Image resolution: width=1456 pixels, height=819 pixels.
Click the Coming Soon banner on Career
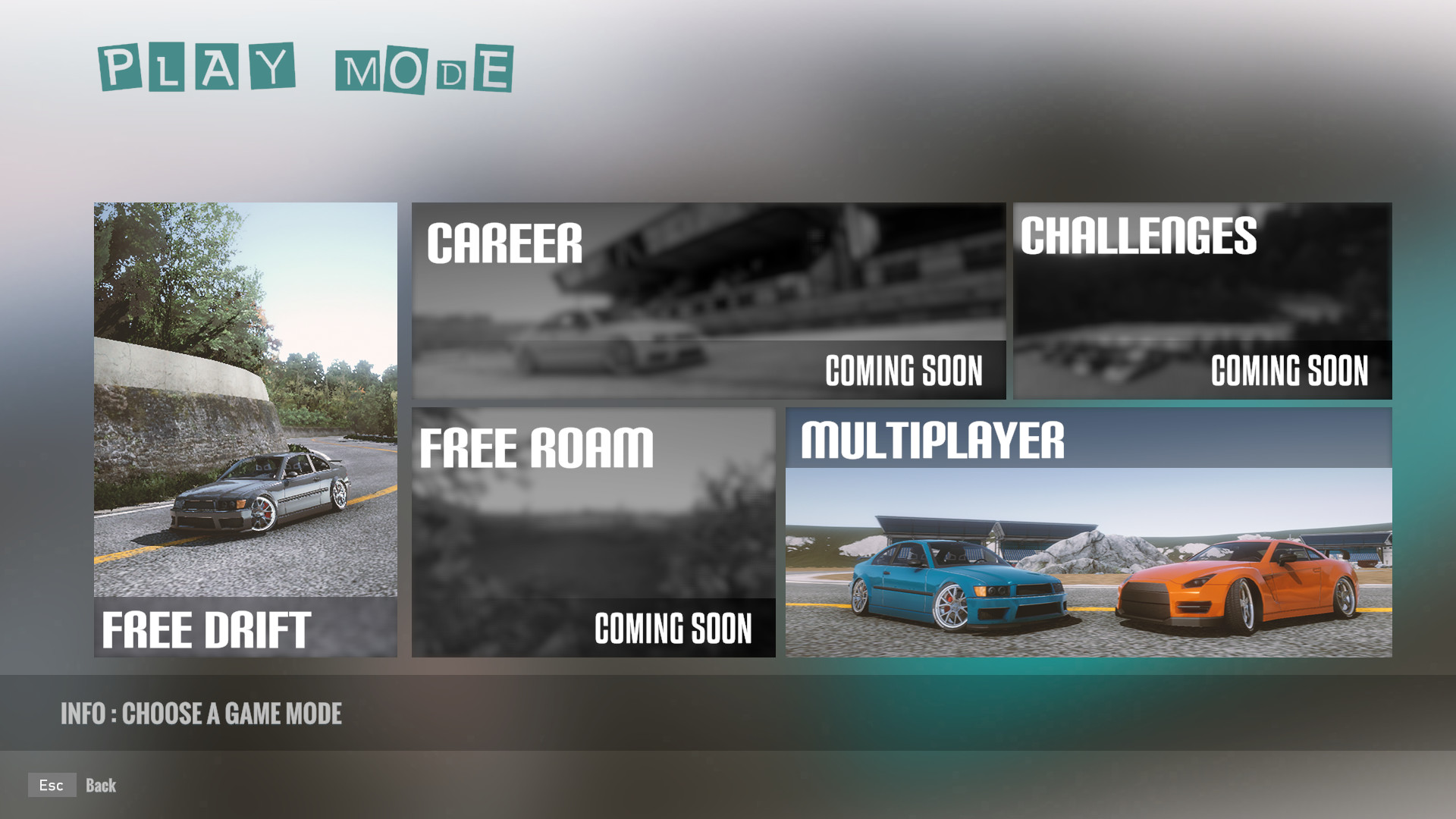click(904, 370)
